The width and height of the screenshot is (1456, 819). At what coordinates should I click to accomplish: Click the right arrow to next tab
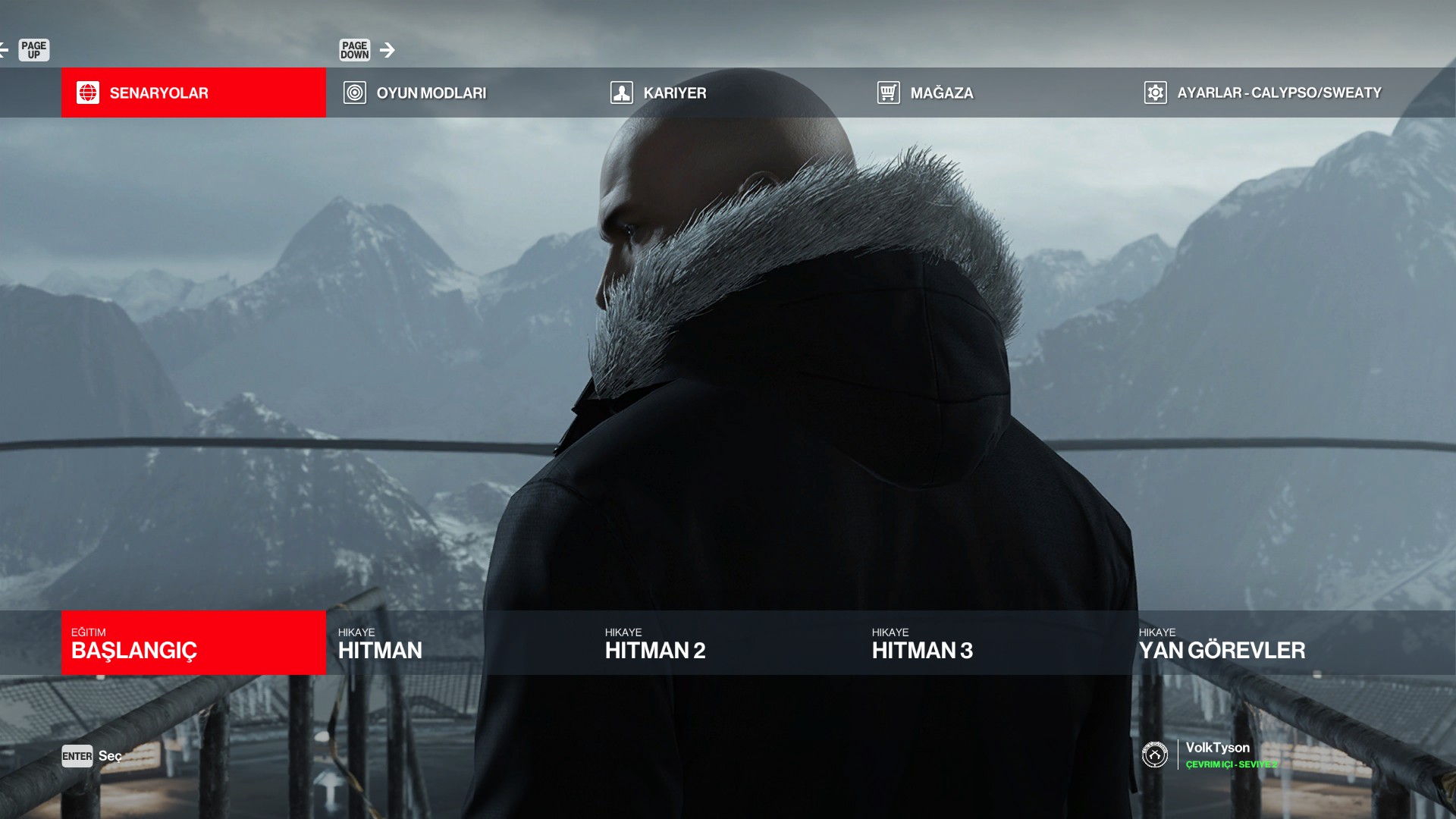tap(388, 50)
